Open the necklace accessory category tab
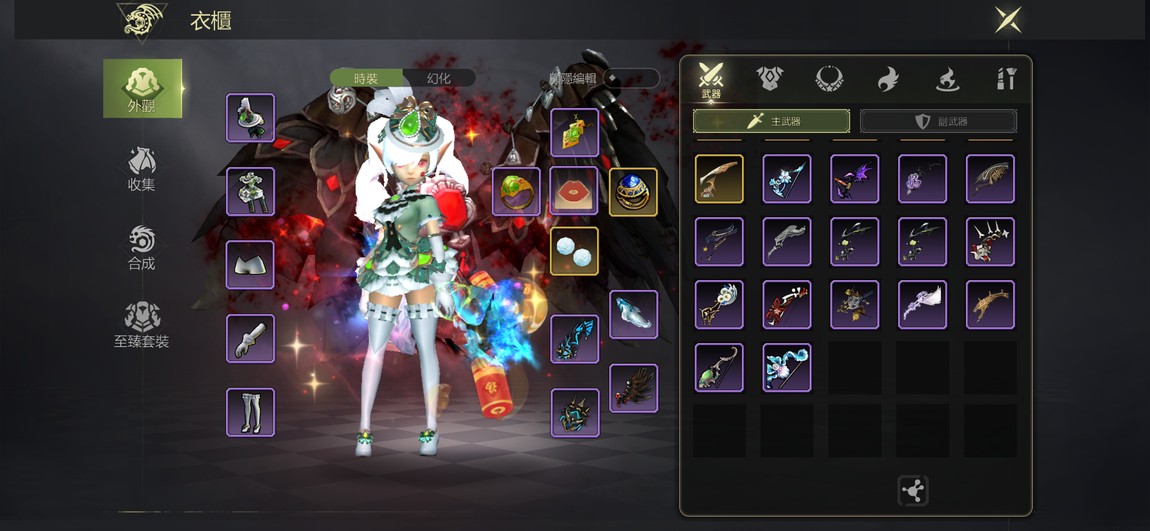Viewport: 1150px width, 531px height. (829, 78)
